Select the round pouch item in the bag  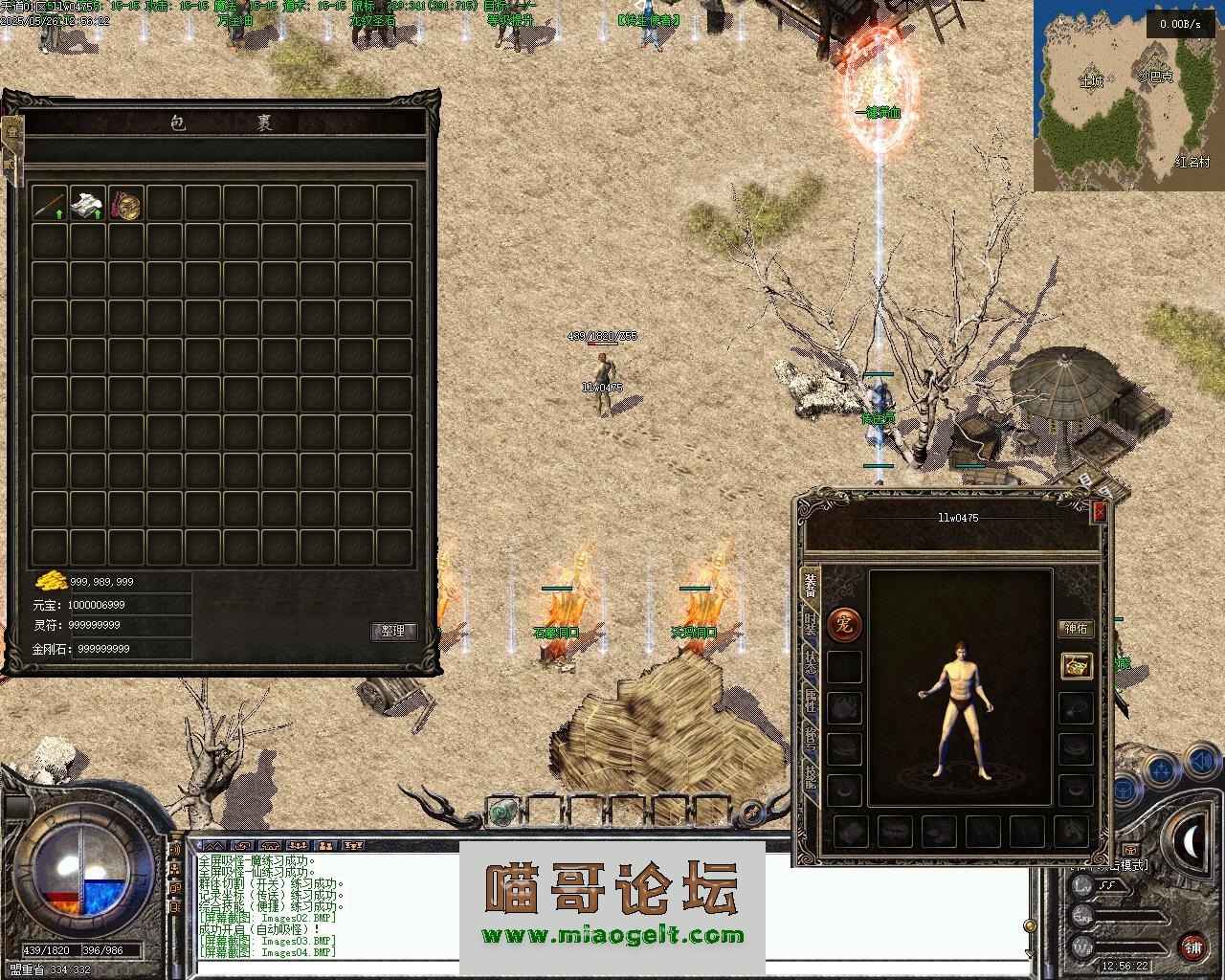pos(125,203)
